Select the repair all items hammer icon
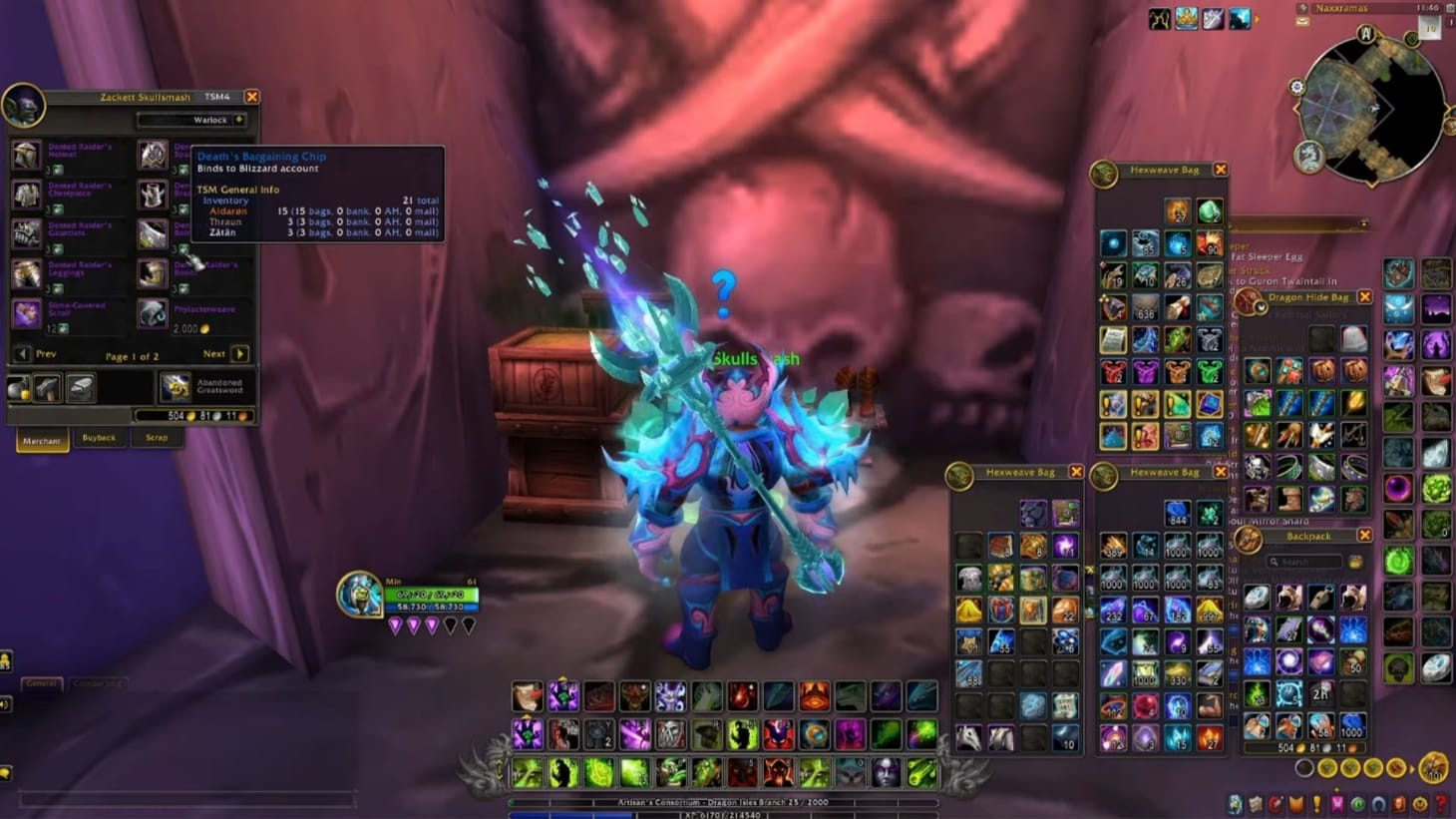The width and height of the screenshot is (1456, 819). coord(45,388)
